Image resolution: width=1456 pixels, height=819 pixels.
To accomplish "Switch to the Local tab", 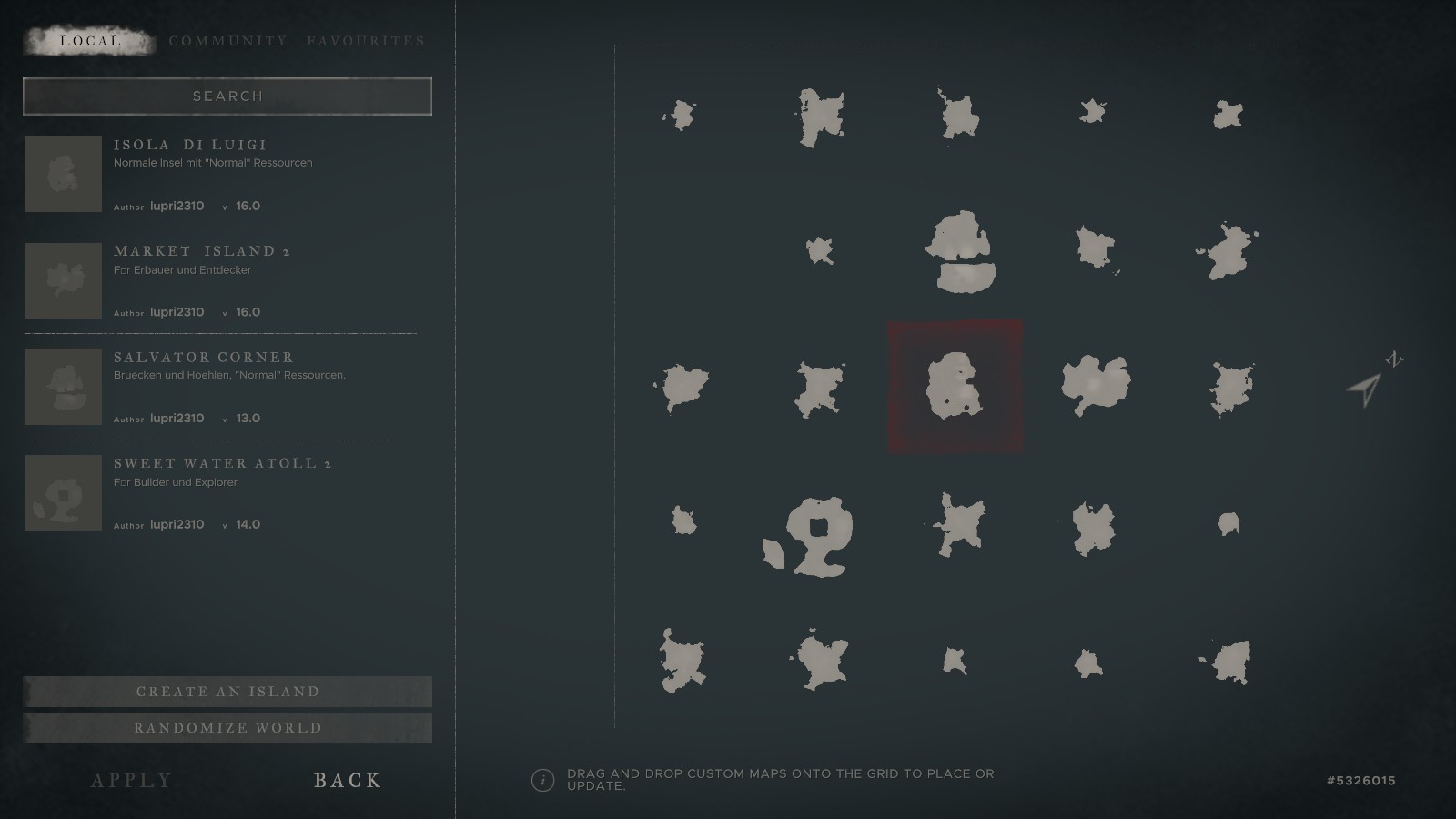I will pos(90,41).
